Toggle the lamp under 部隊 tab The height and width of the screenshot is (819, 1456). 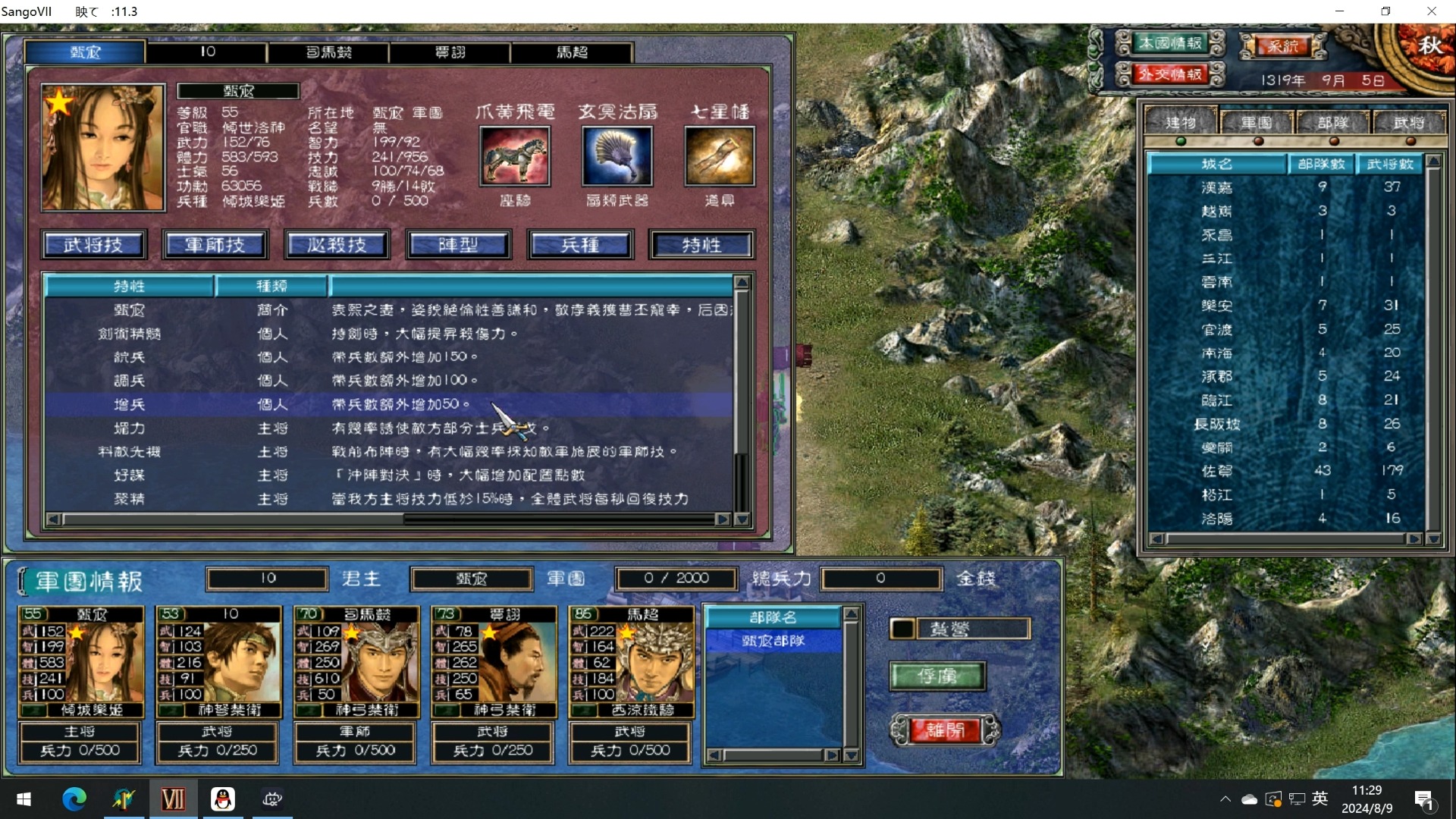coord(1332,140)
